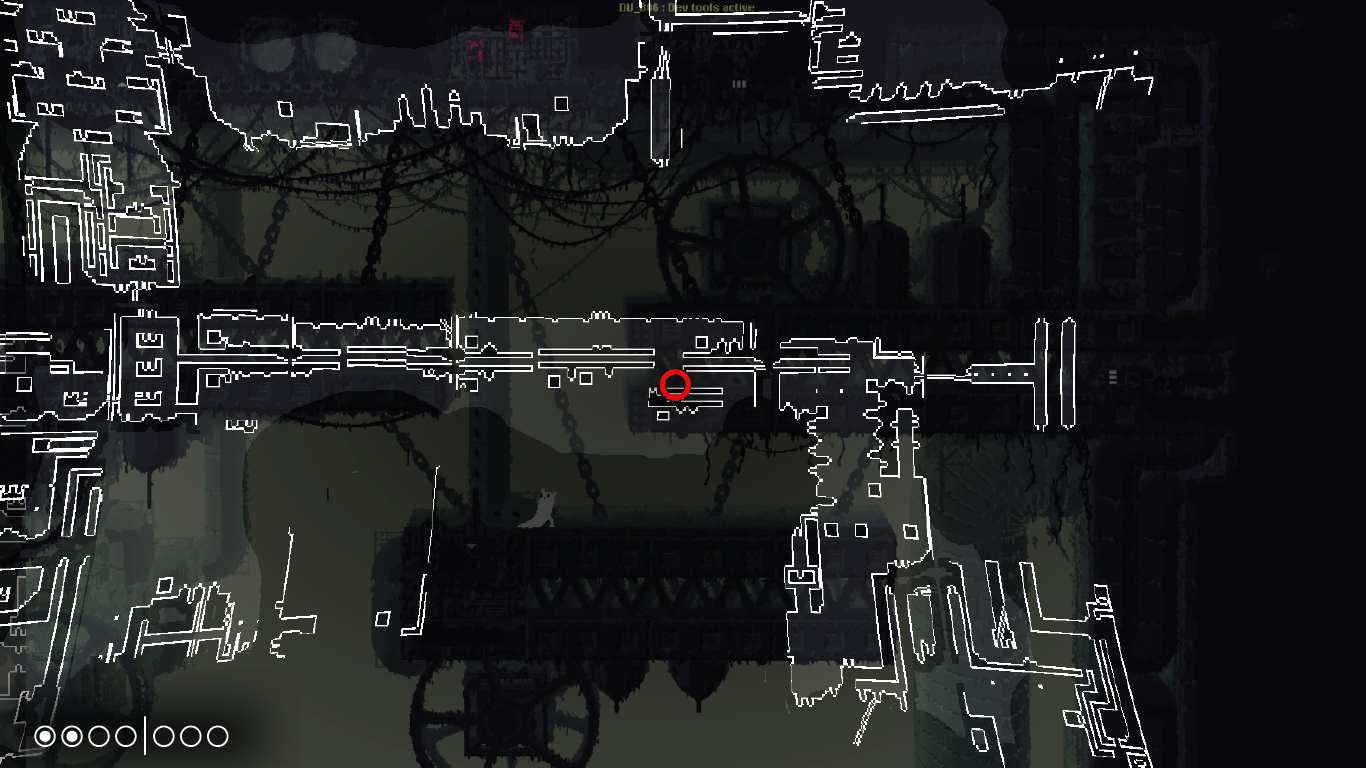Click the karma meter divider line
Viewport: 1366px width, 768px height.
146,735
